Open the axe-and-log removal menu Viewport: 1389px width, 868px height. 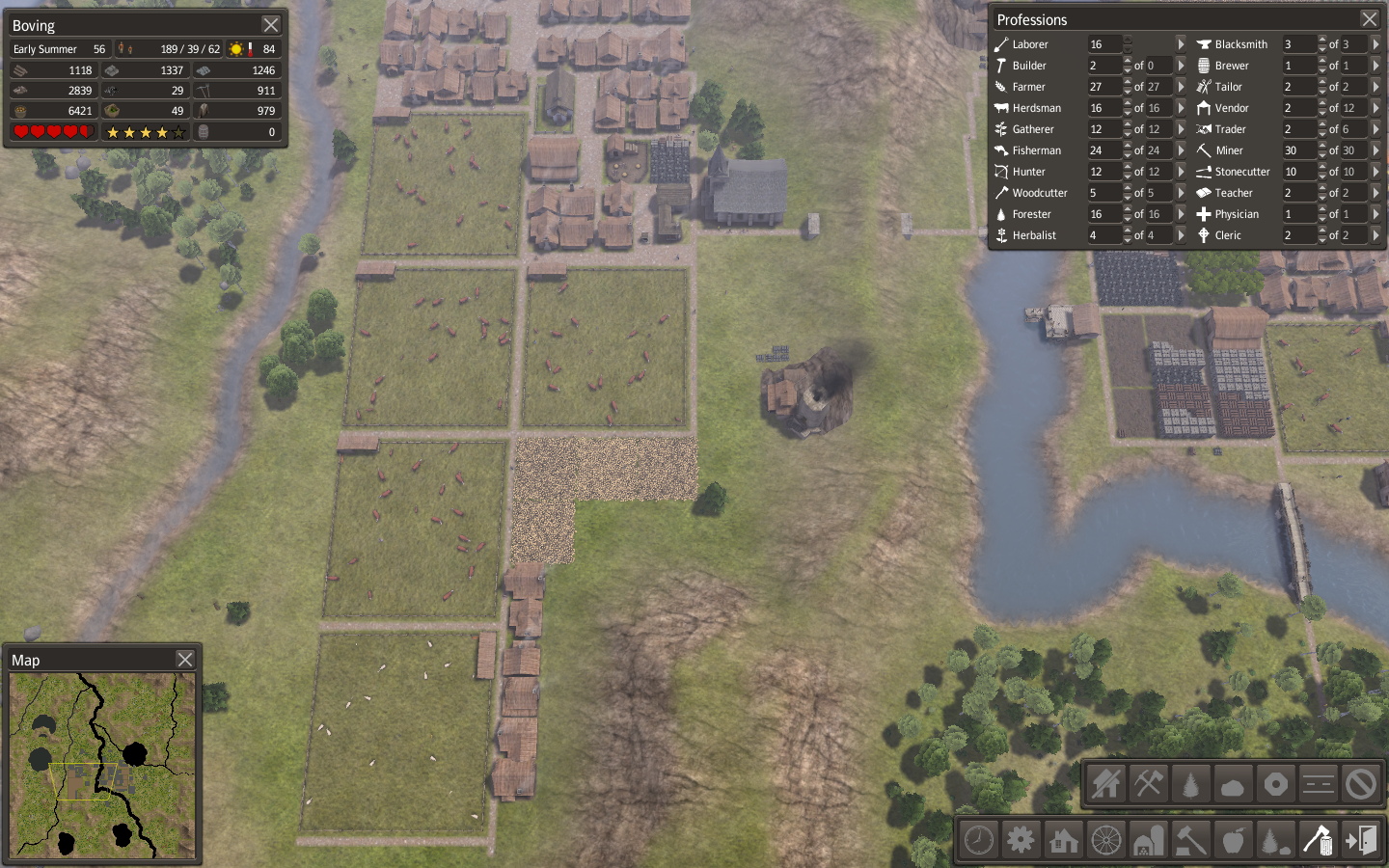click(1318, 840)
